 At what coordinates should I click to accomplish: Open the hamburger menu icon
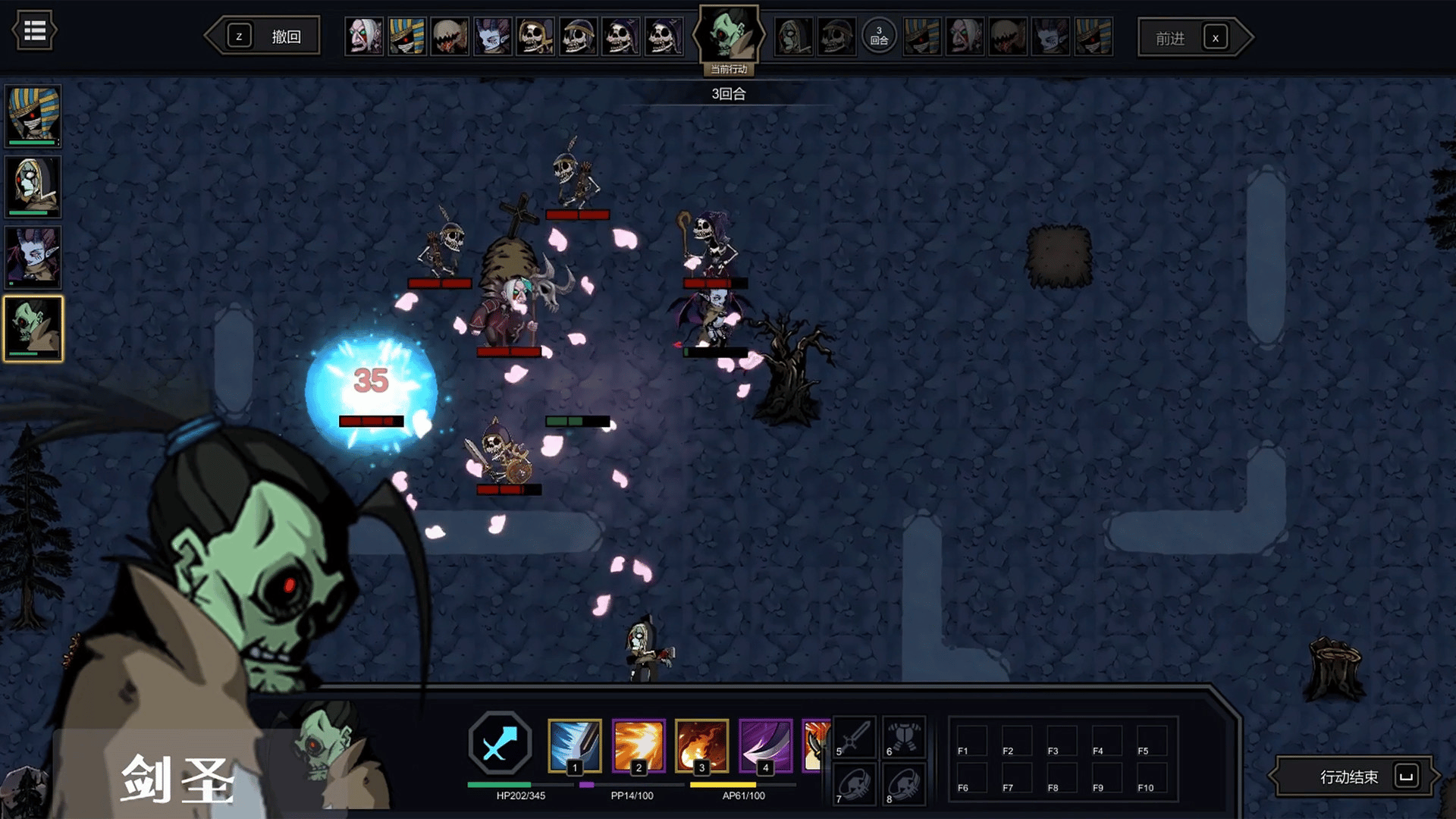(34, 31)
